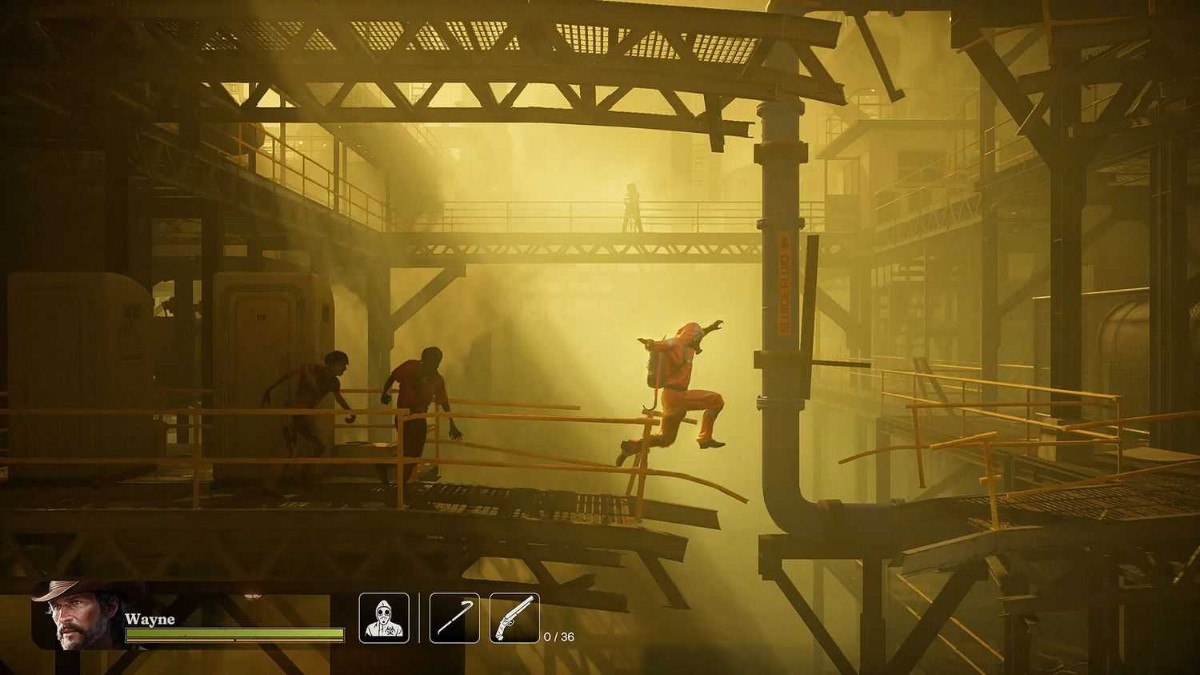Image resolution: width=1200 pixels, height=675 pixels.
Task: Select the hazmat suit gas mask slot
Action: click(x=384, y=618)
